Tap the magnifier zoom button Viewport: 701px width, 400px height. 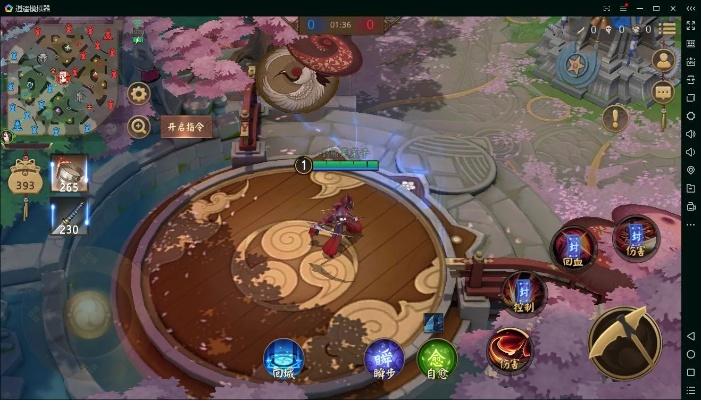(139, 127)
